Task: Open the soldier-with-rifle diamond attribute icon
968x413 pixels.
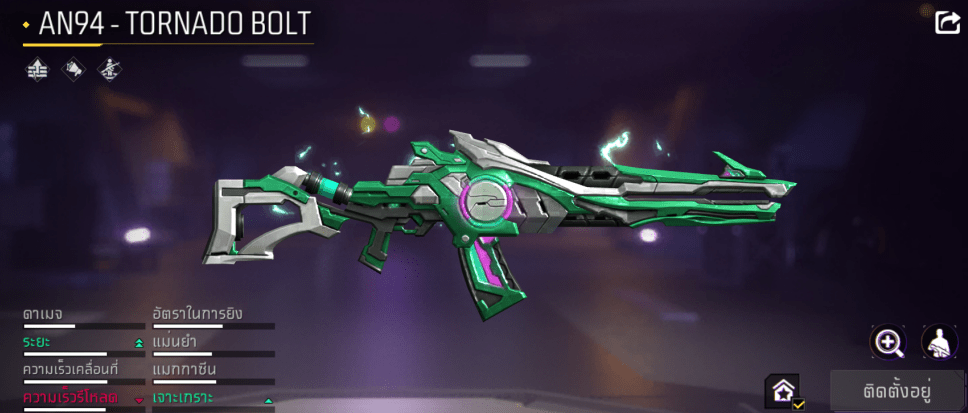Action: [108, 69]
